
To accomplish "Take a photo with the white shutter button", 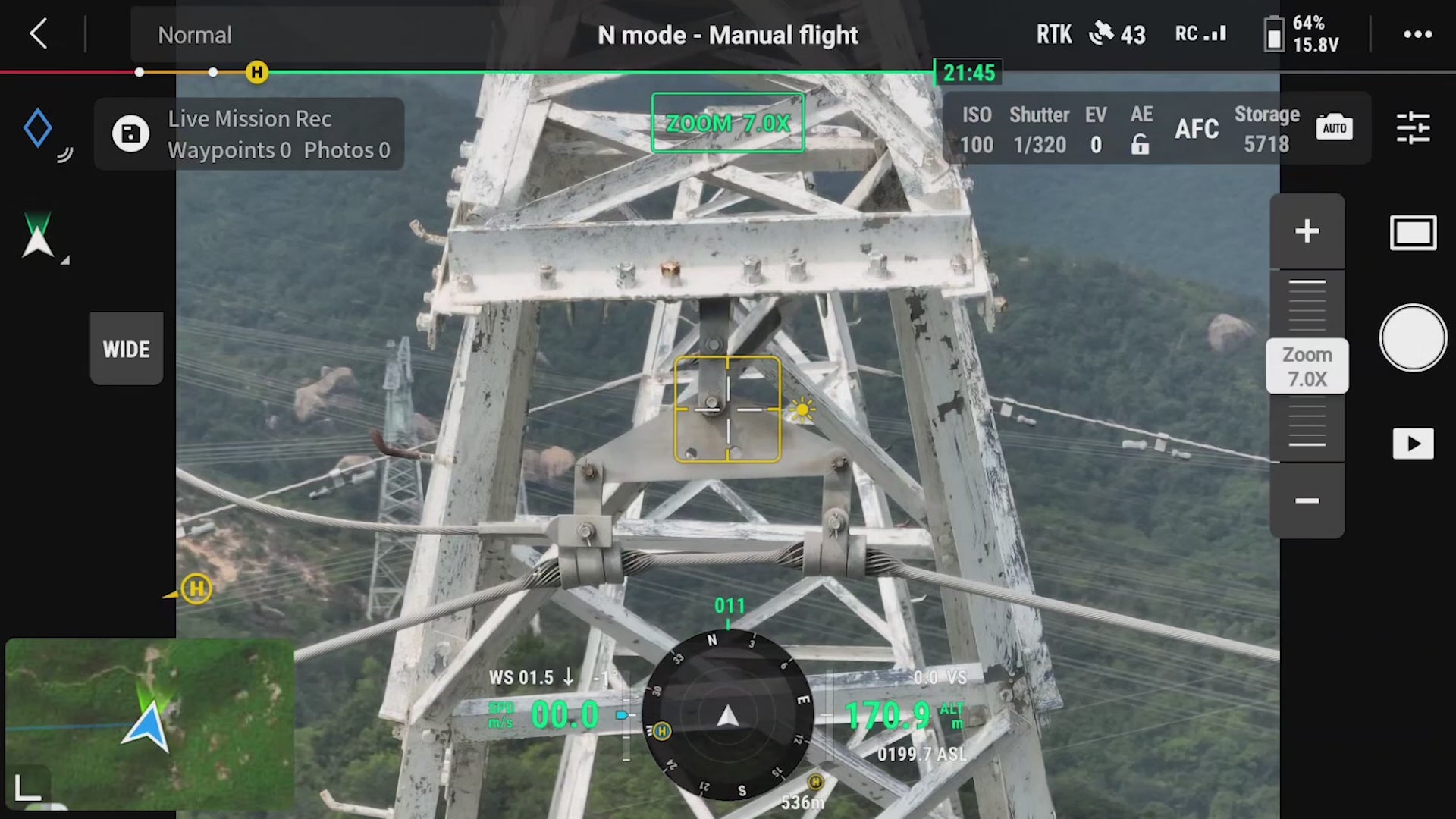I will point(1413,338).
